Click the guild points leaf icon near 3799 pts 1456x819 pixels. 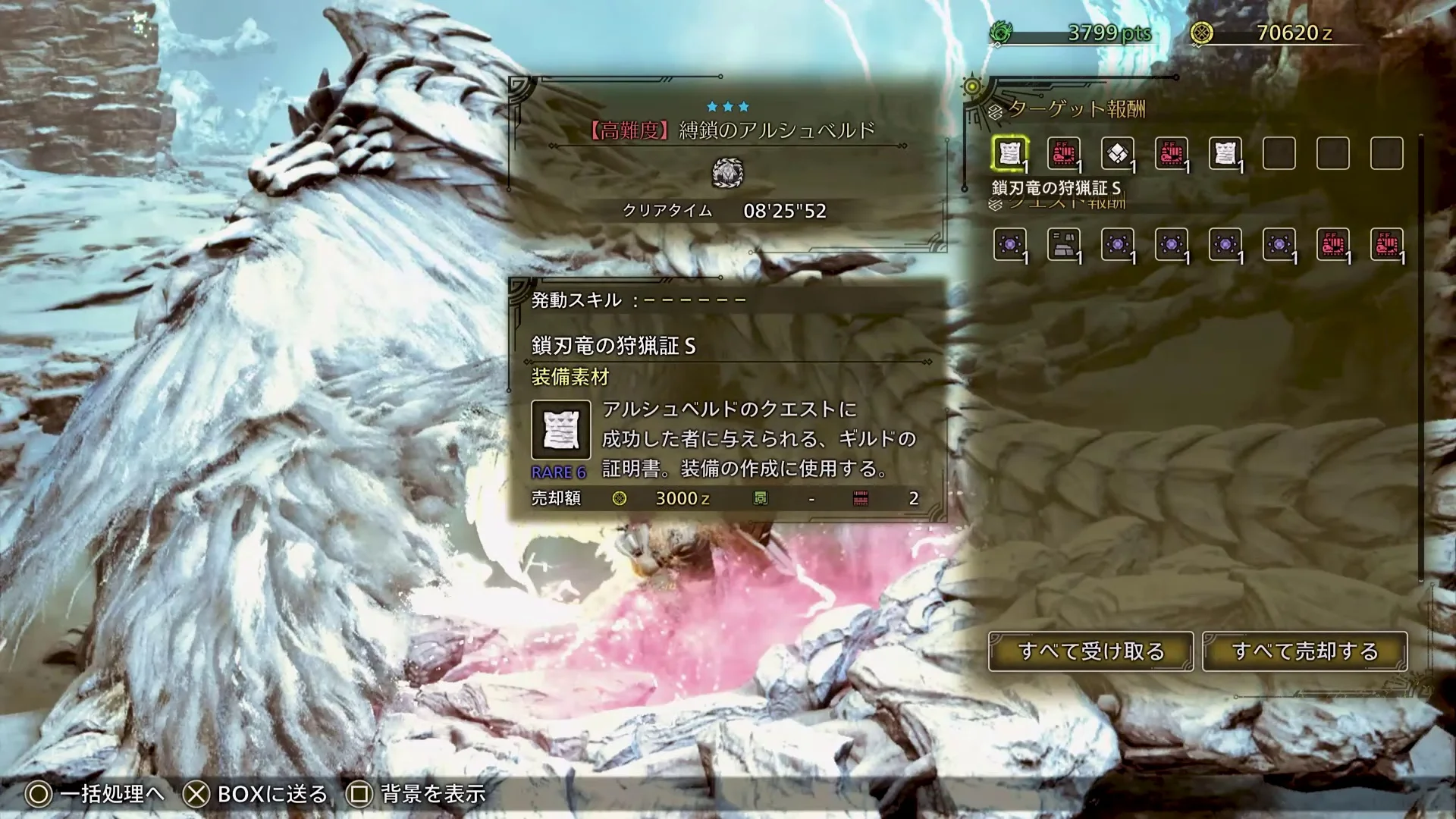1003,33
